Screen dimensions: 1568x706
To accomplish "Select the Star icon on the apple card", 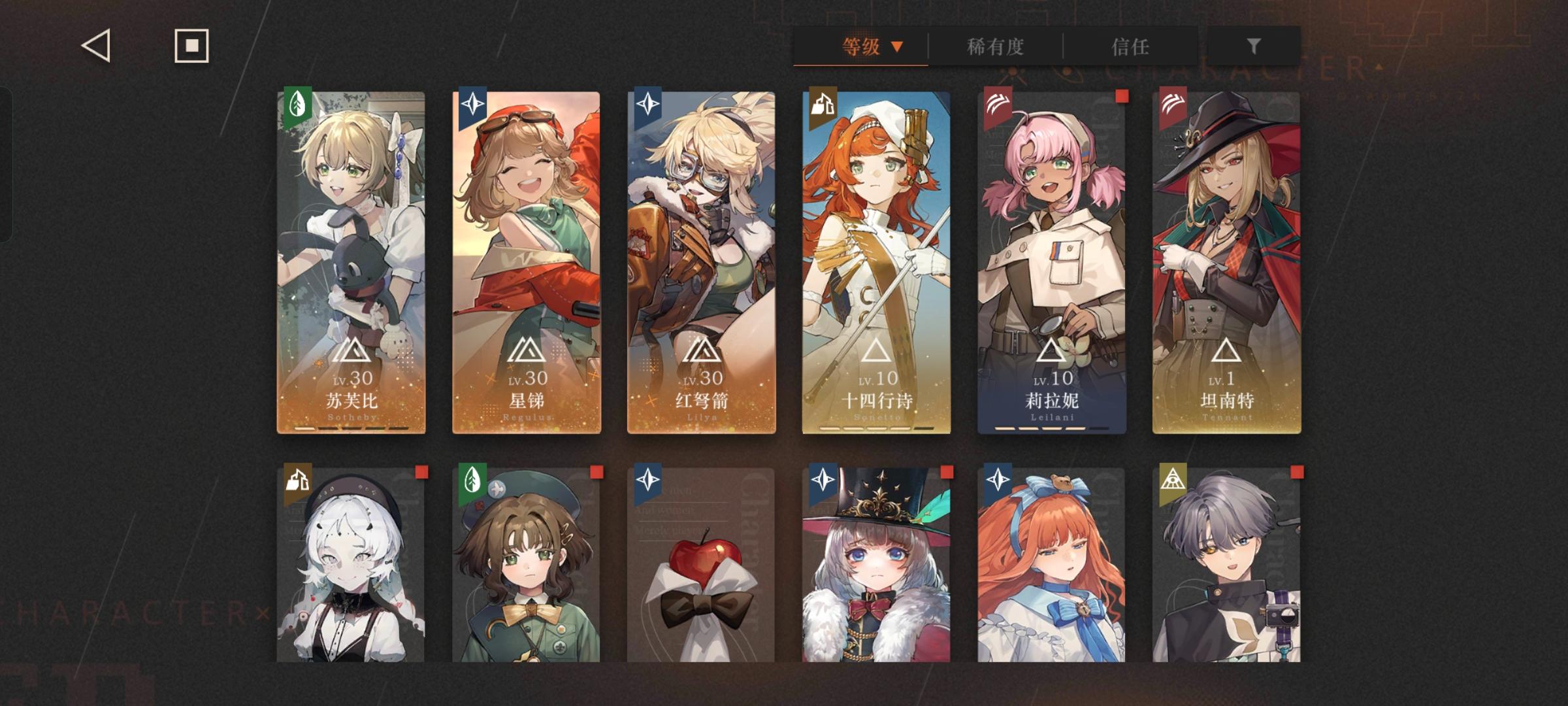I will (x=647, y=479).
